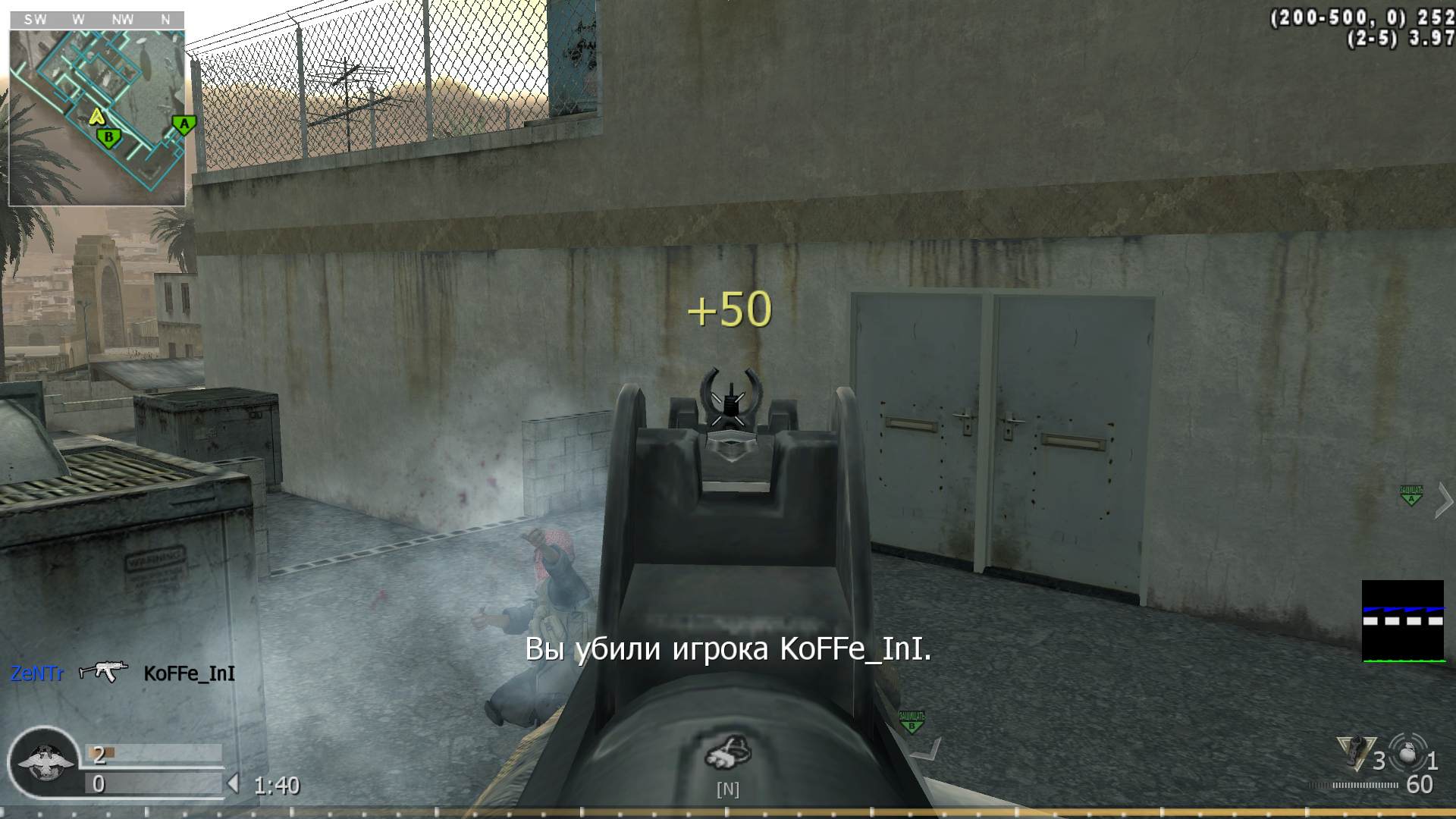Click the gray chevron arrow at the right screen edge
Viewport: 1456px width, 819px height.
coord(1442,499)
